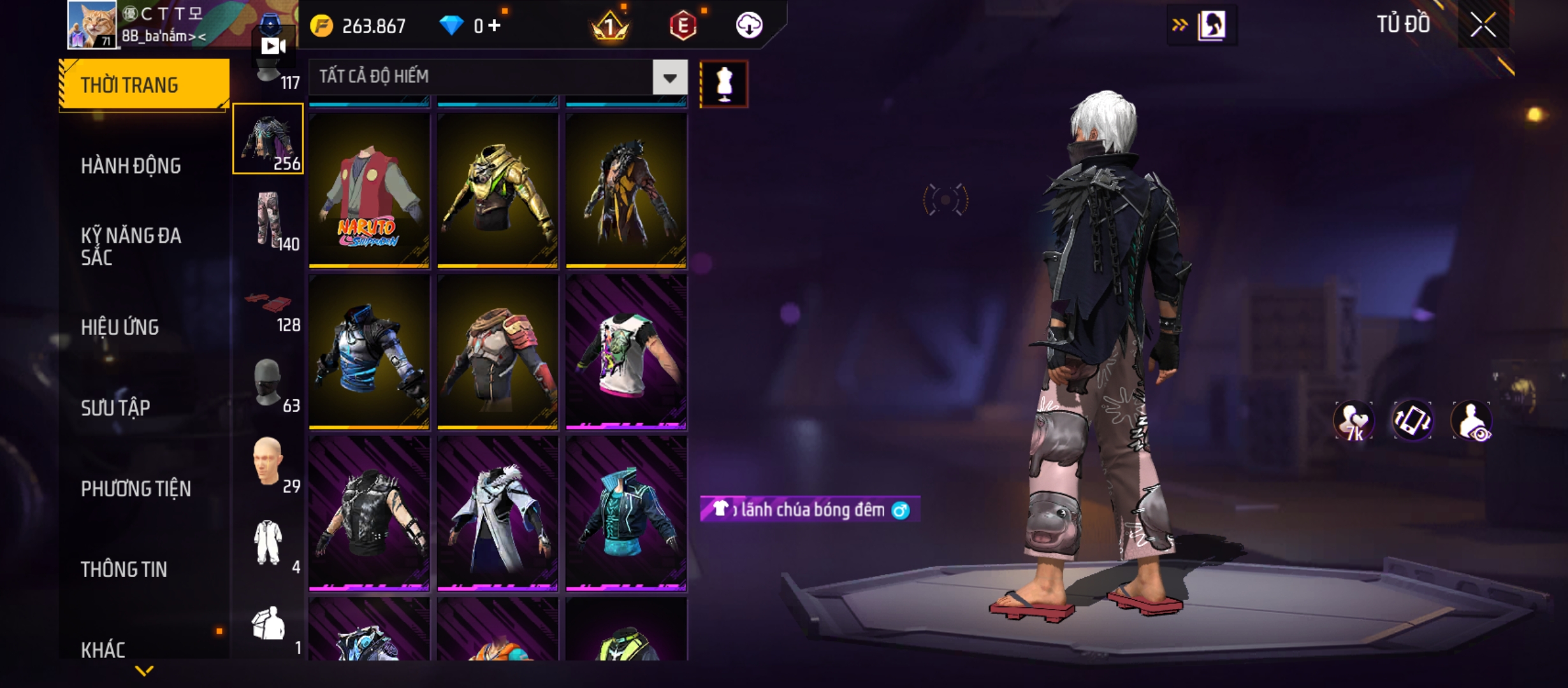Close the wardrobe screen

[1483, 25]
